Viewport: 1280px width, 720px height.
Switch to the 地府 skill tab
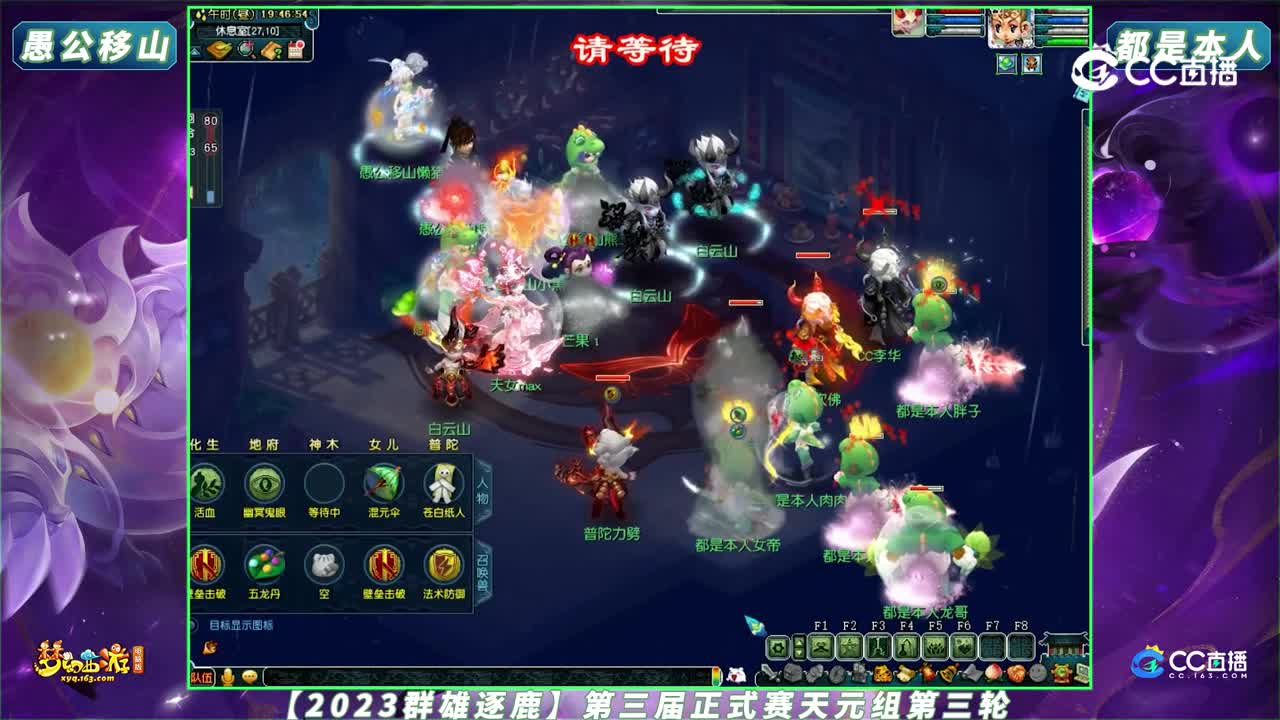[x=265, y=444]
